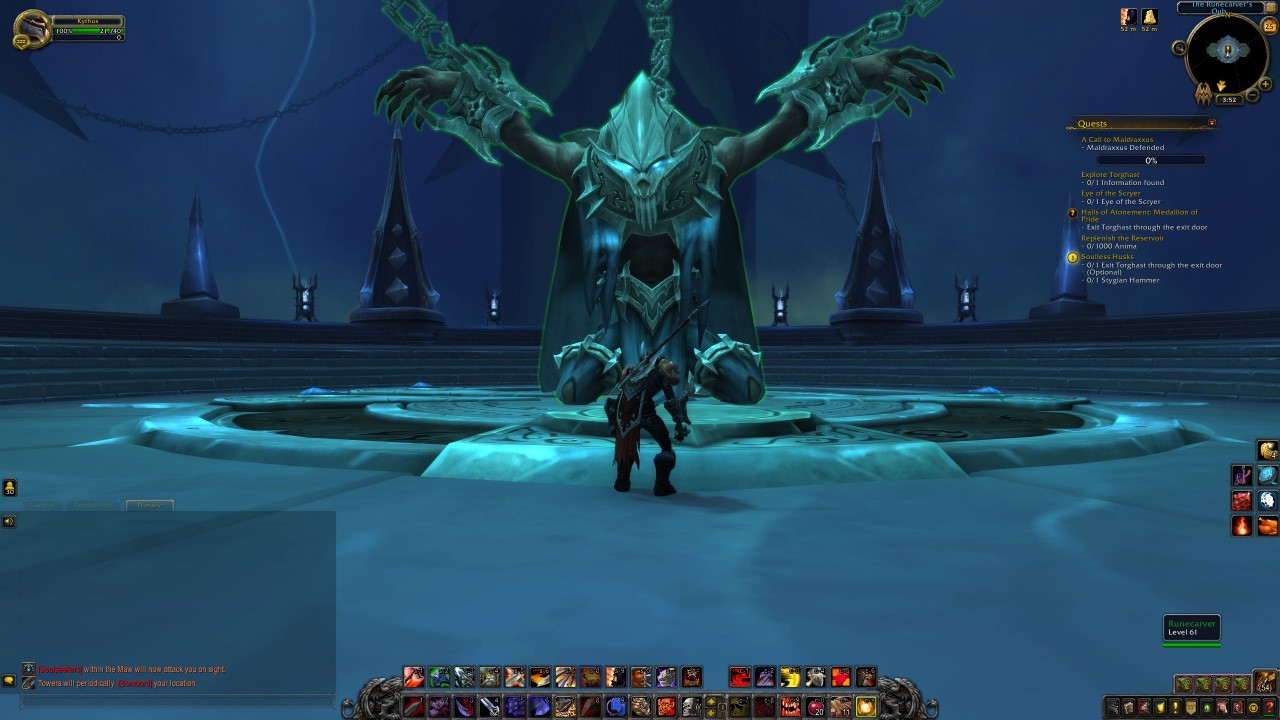The width and height of the screenshot is (1280, 720).
Task: Click the action bar page-up arrow
Action: point(712,701)
